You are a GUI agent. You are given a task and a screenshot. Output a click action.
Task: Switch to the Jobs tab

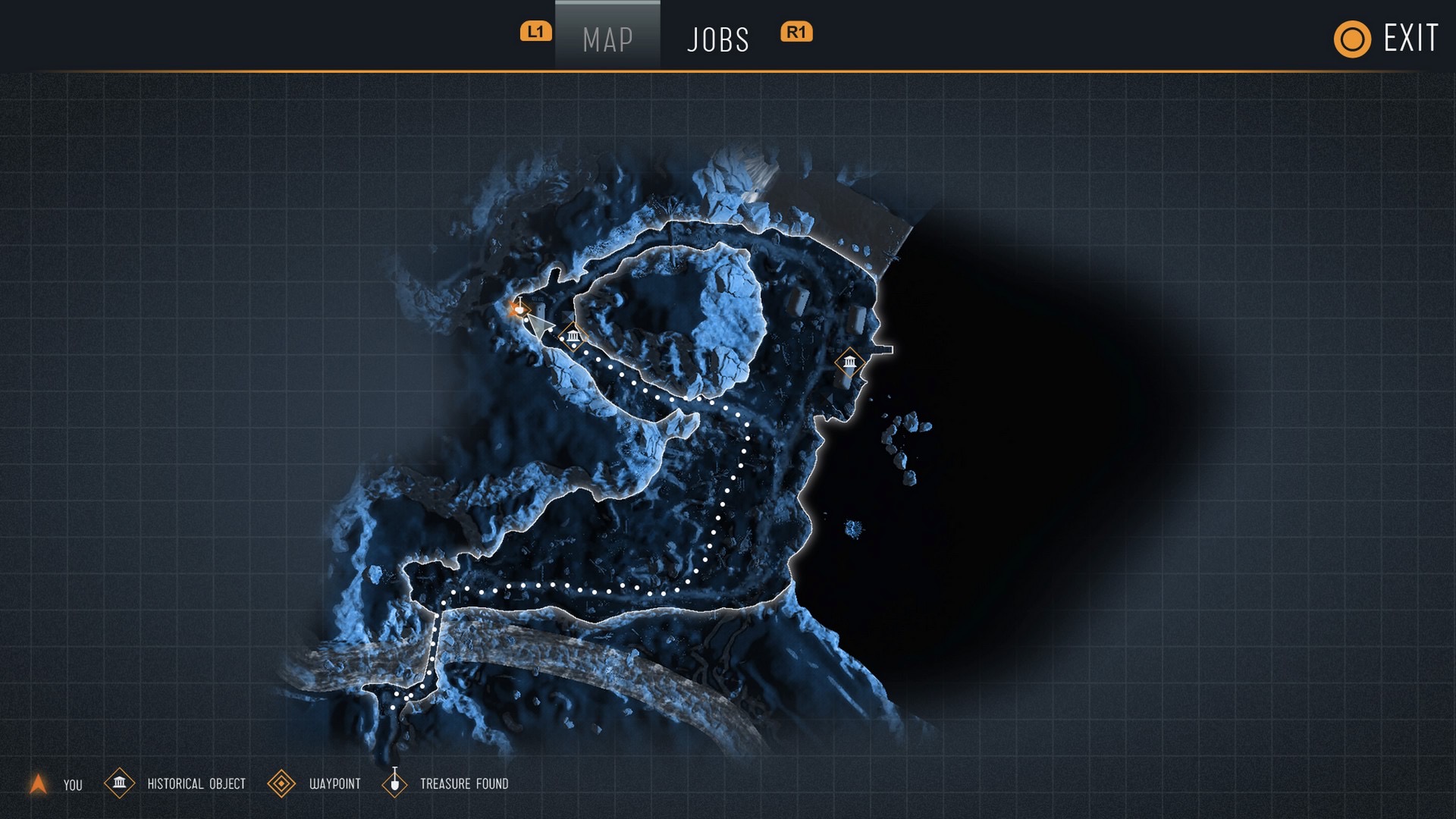[x=717, y=39]
